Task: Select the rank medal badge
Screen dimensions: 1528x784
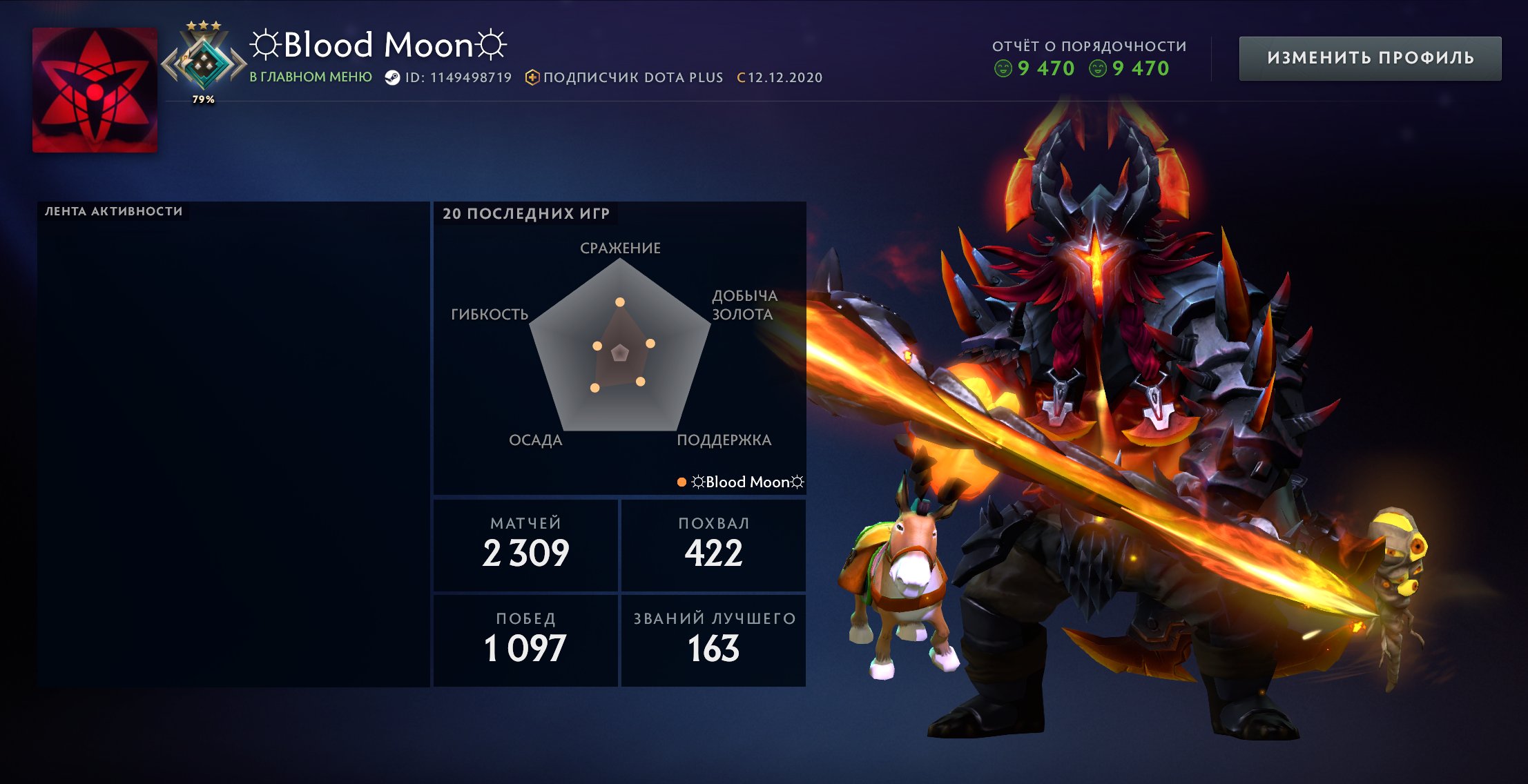Action: point(204,63)
